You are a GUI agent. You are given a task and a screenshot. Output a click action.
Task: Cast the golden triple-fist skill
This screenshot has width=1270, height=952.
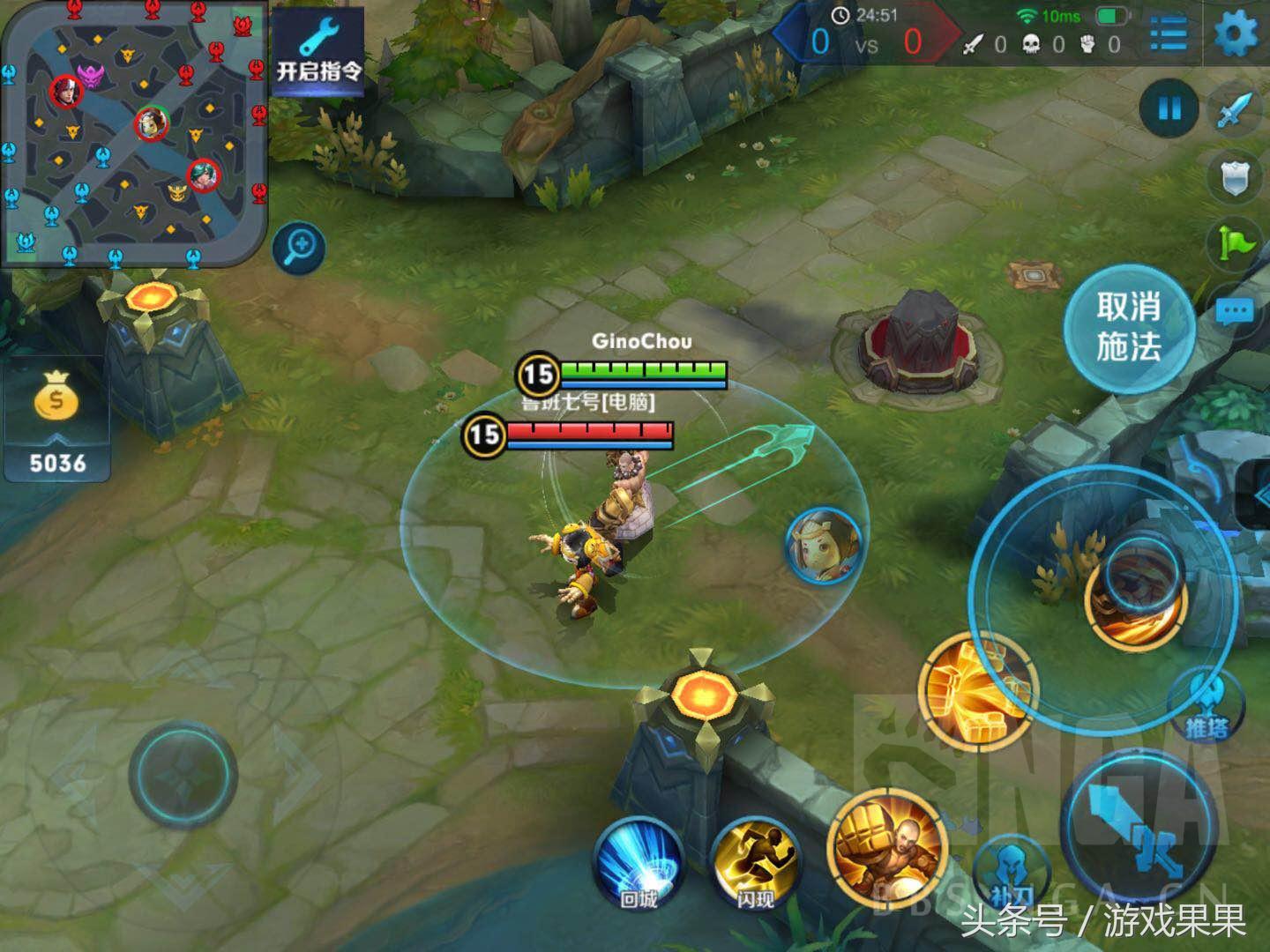pos(977,689)
